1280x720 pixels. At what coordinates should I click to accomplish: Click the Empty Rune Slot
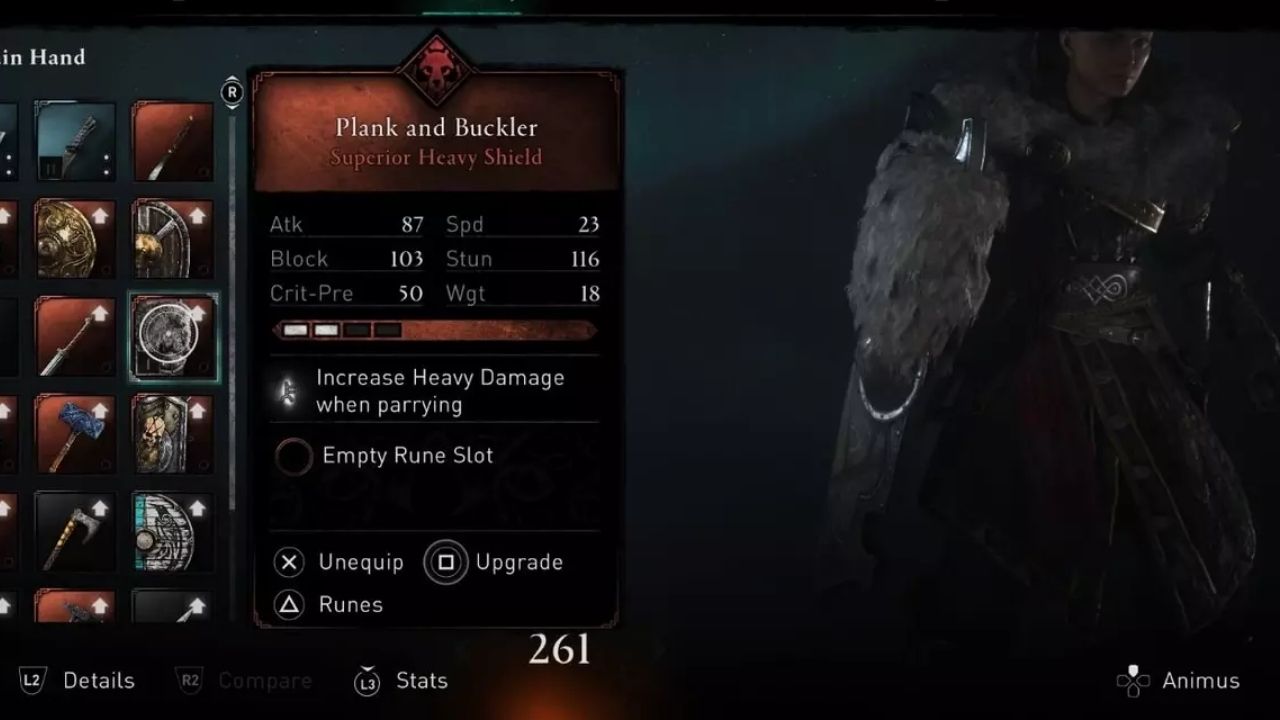[x=293, y=456]
